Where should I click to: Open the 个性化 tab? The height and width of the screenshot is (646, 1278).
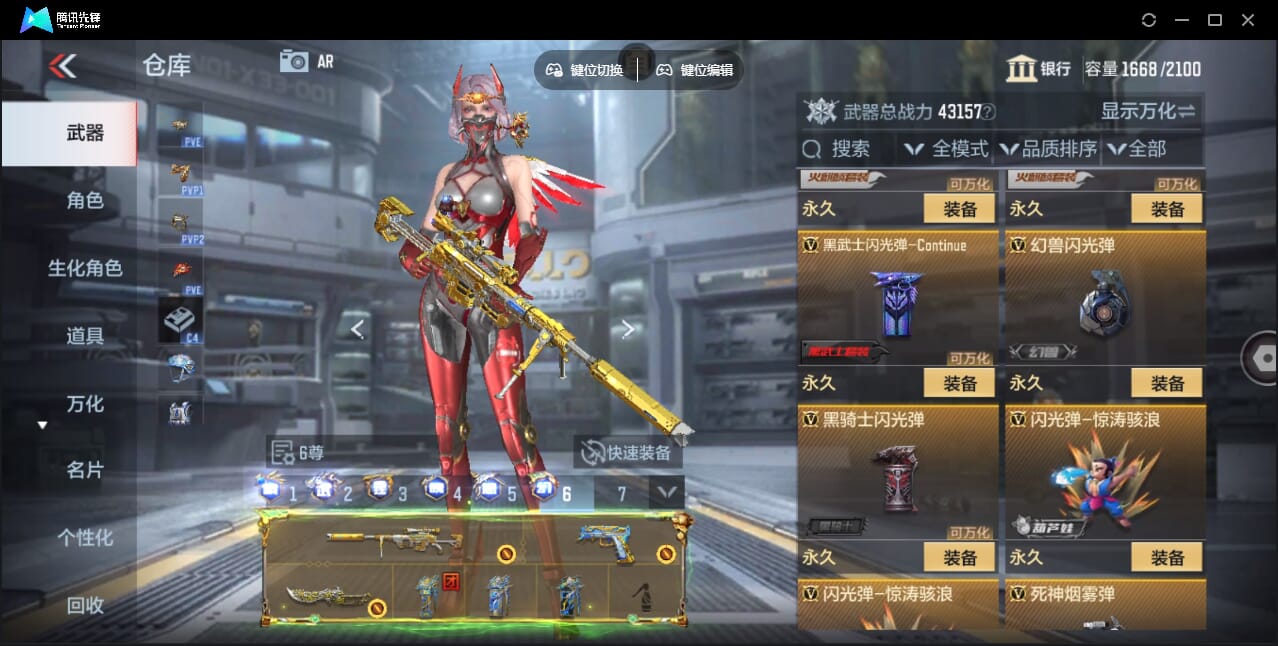(x=85, y=538)
